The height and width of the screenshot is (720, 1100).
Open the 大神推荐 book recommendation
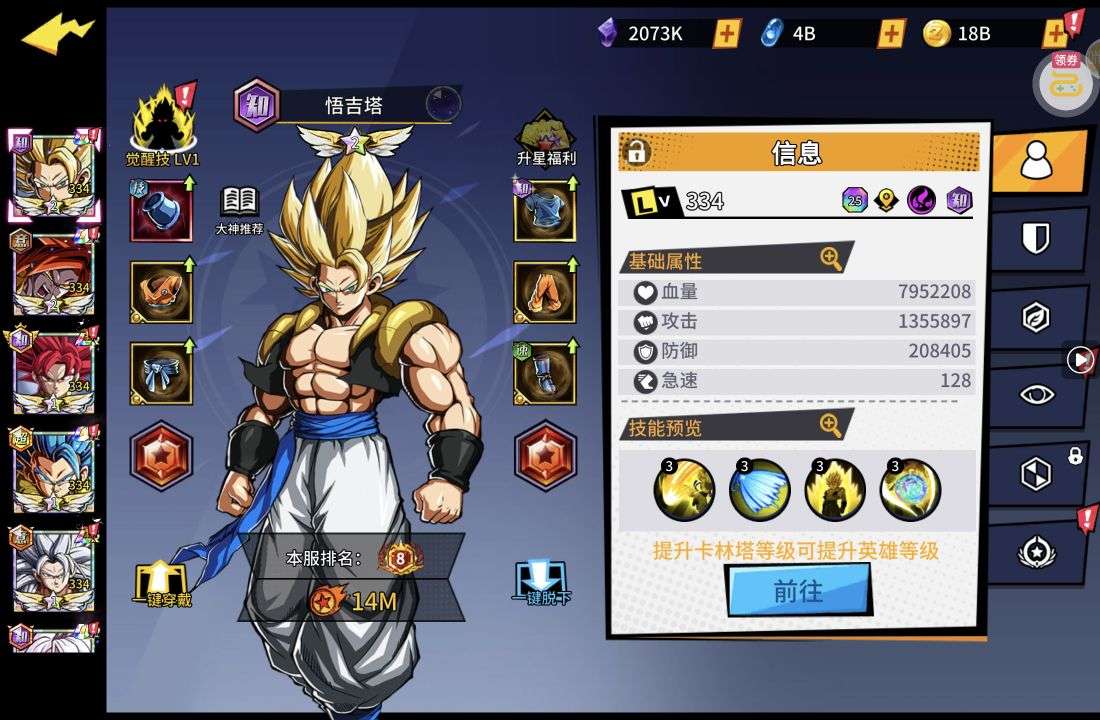coord(239,209)
